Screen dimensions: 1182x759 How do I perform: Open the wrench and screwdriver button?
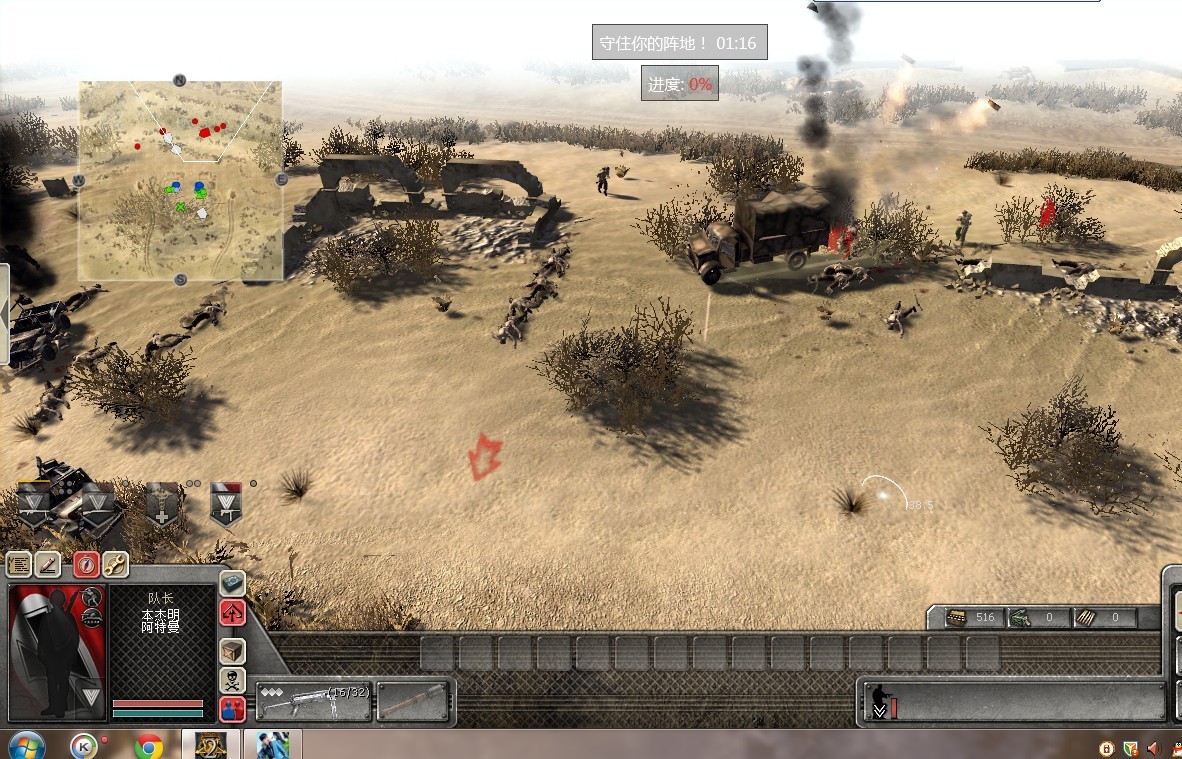click(115, 565)
